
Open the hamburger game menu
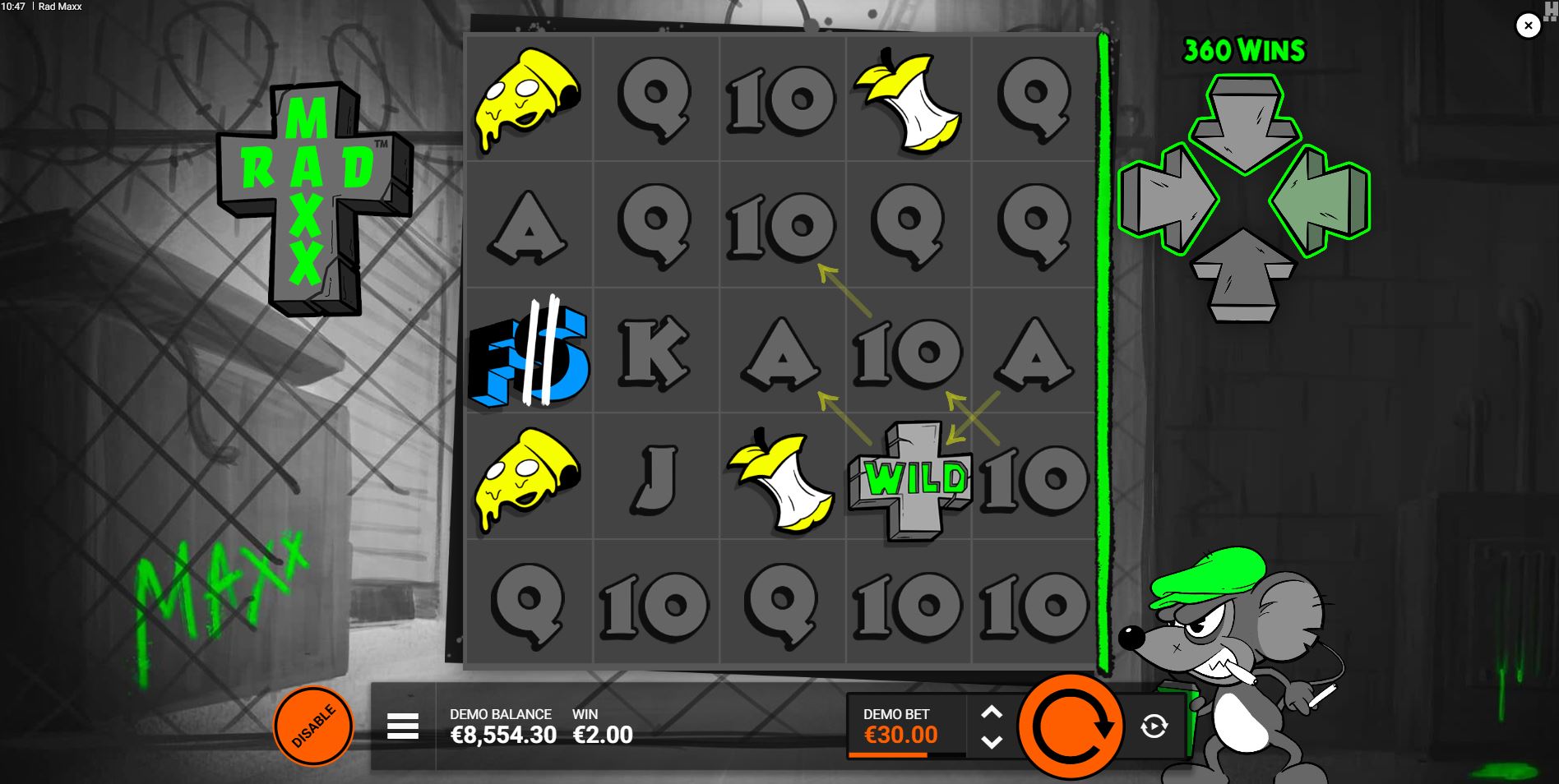click(x=402, y=726)
